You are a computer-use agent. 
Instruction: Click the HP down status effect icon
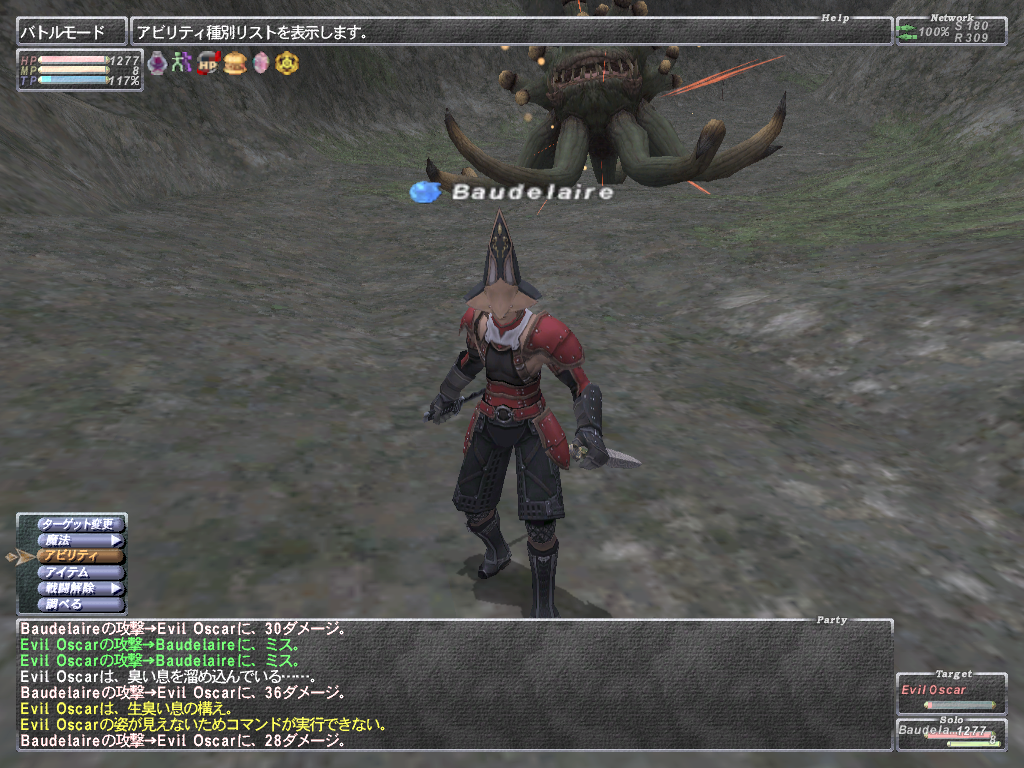208,63
